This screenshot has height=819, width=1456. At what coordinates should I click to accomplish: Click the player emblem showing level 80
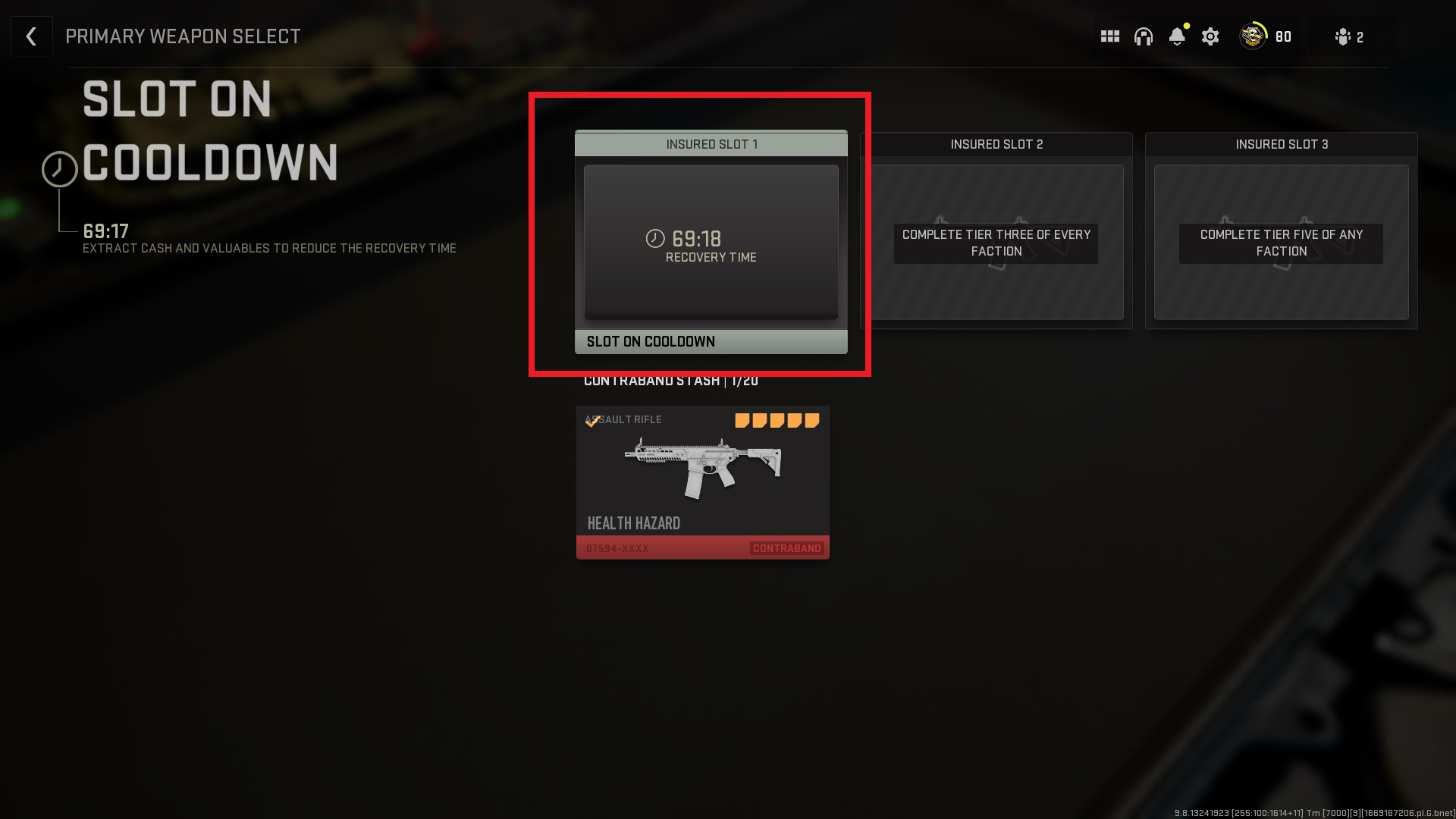click(x=1251, y=36)
